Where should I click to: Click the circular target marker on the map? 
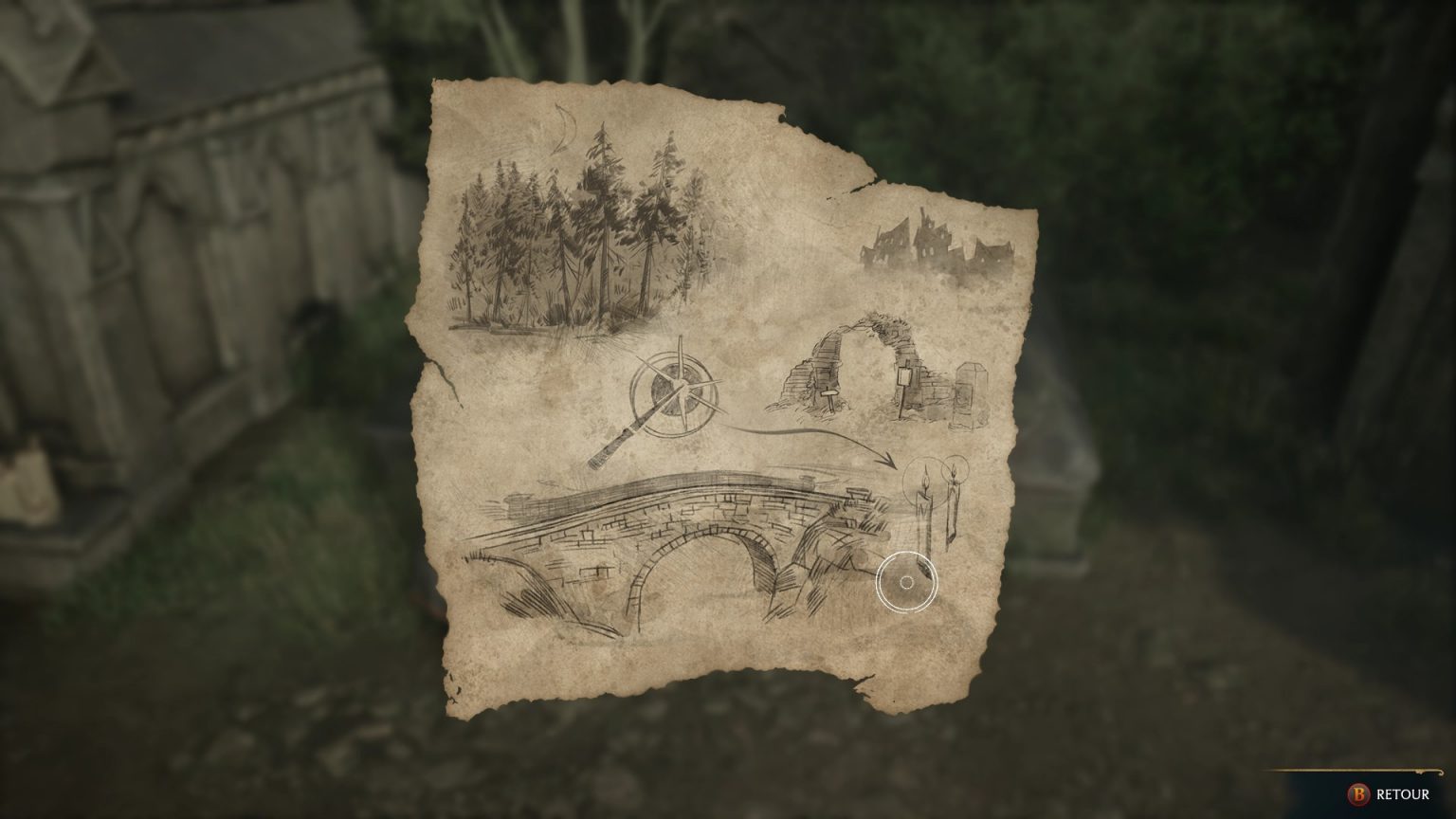click(x=908, y=581)
